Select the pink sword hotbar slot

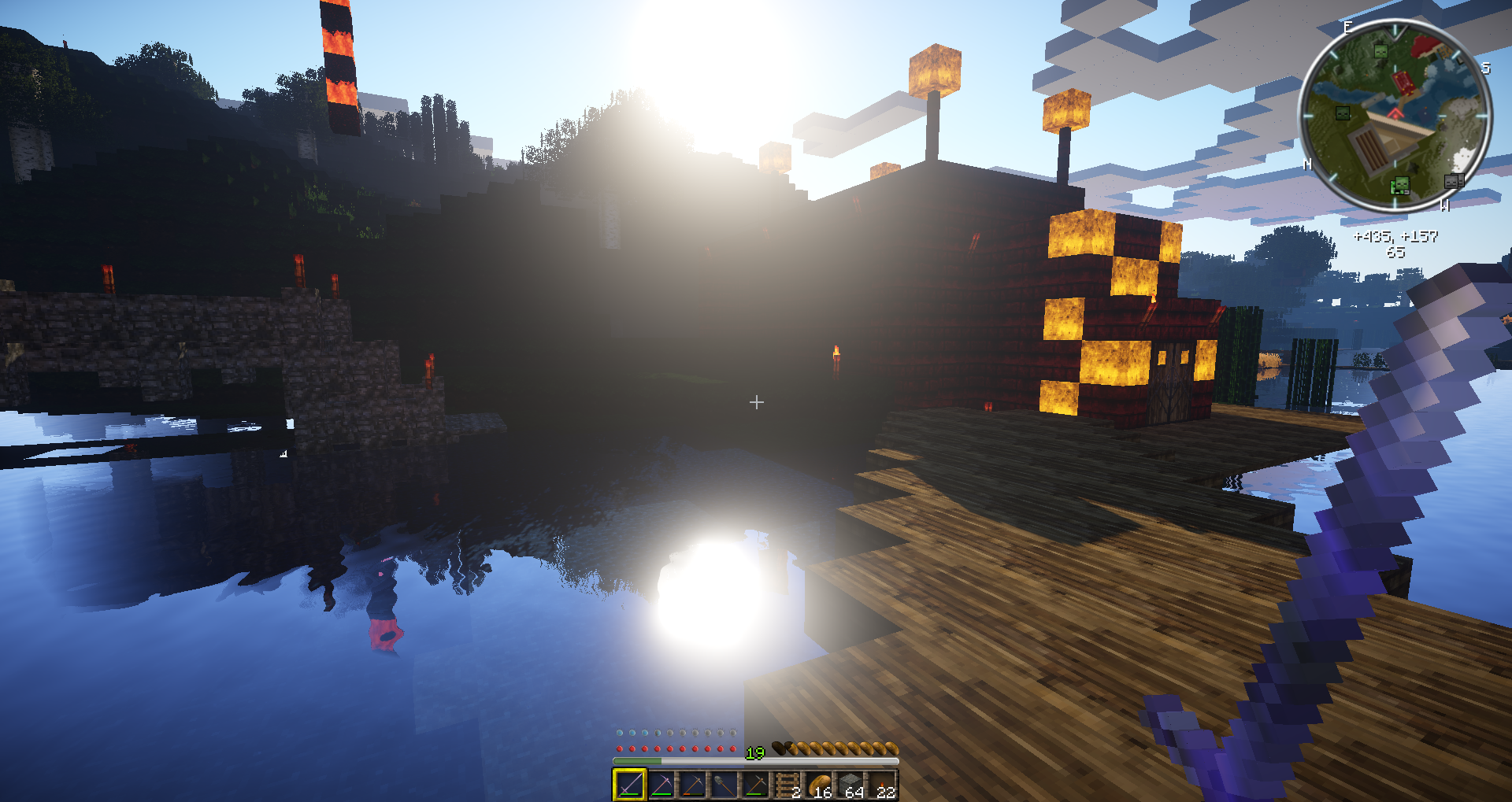click(x=629, y=785)
